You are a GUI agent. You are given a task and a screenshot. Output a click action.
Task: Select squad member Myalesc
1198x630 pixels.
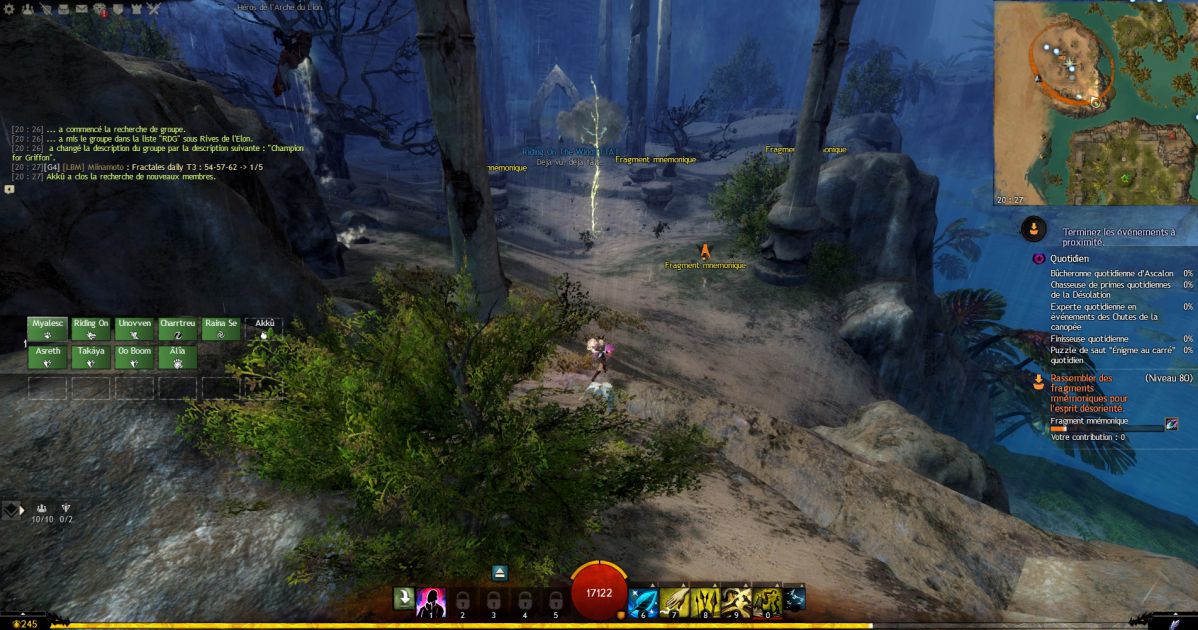pos(47,329)
